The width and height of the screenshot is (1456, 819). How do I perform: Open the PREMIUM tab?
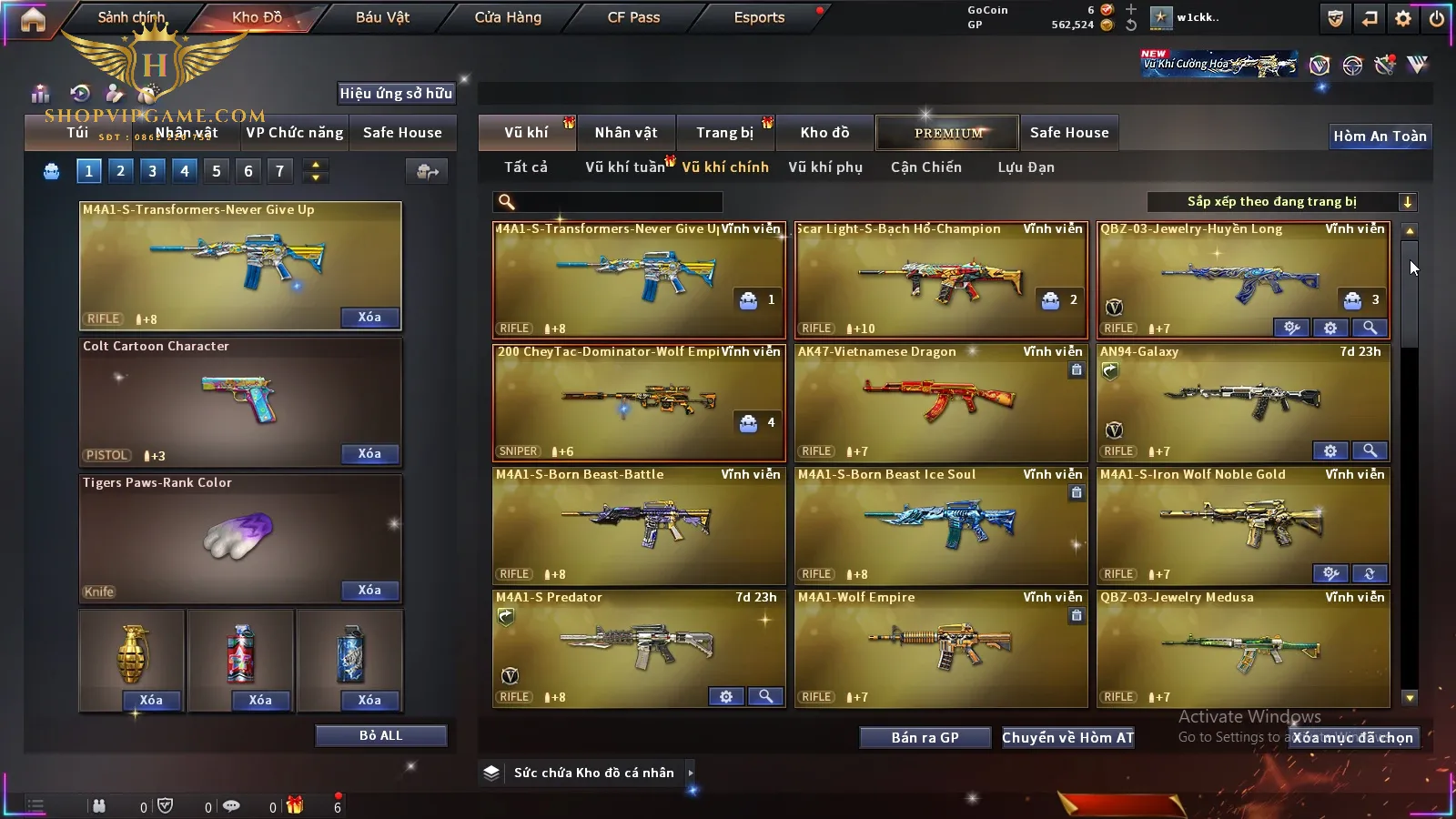(x=947, y=133)
